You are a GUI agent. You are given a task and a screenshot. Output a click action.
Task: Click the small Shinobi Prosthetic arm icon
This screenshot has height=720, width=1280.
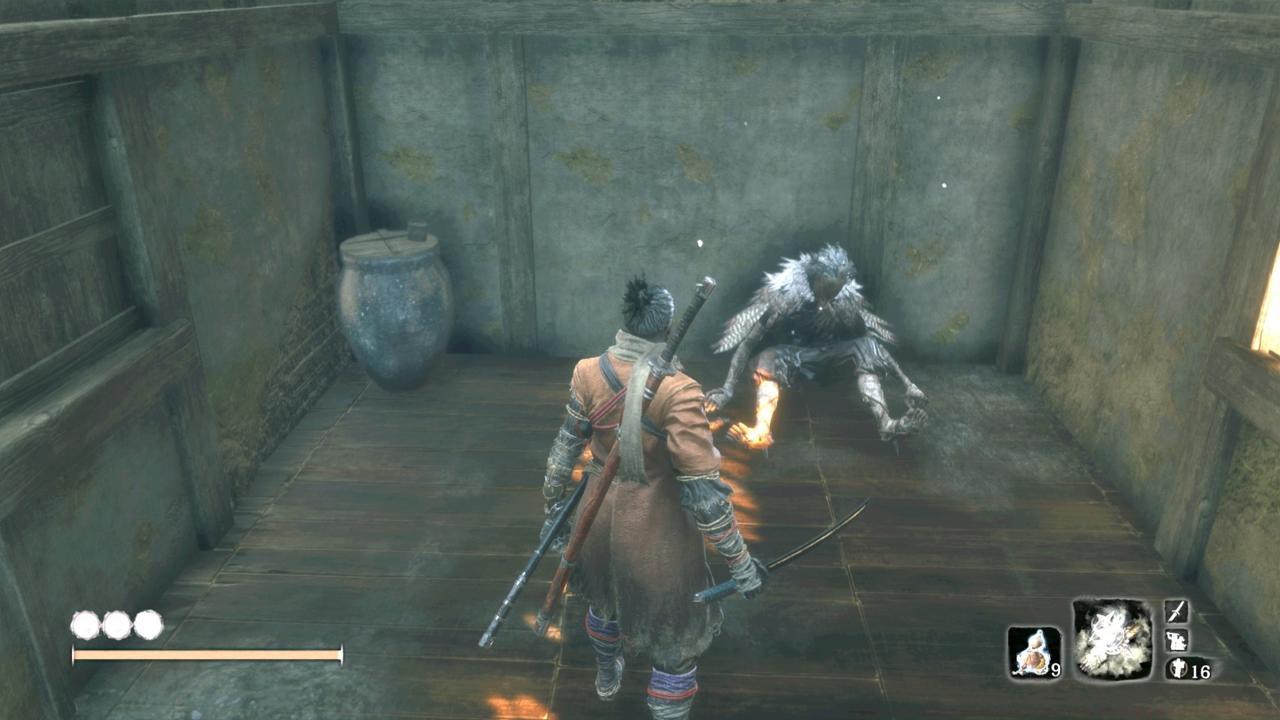[x=1179, y=640]
